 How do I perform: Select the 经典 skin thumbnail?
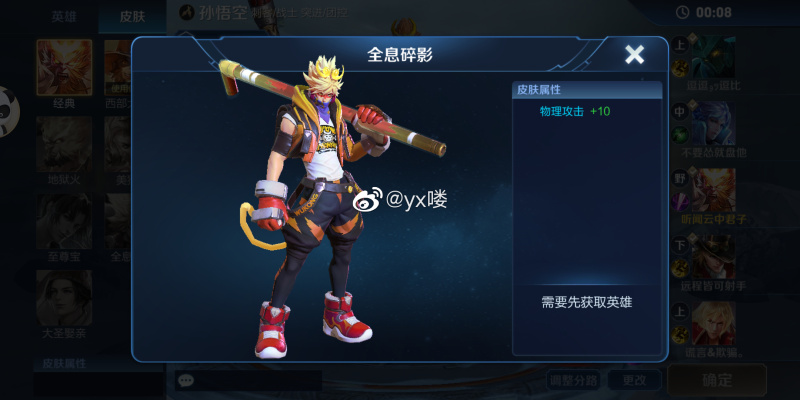coord(64,68)
